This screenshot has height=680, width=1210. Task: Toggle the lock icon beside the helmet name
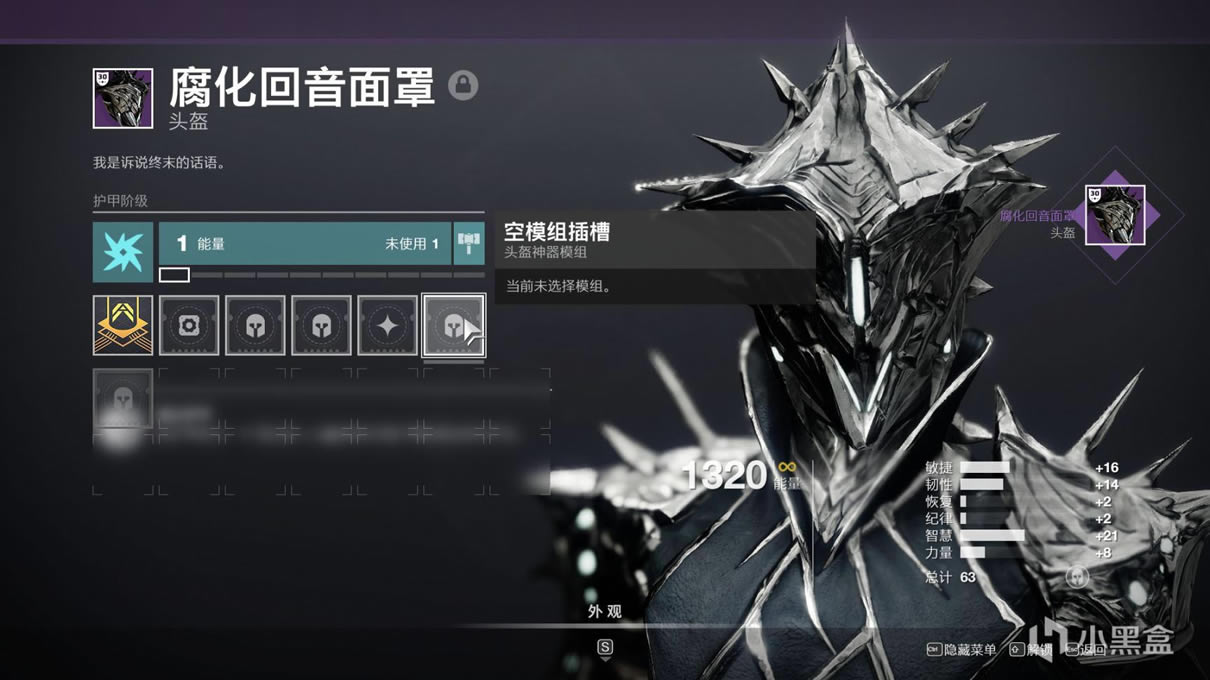click(462, 85)
